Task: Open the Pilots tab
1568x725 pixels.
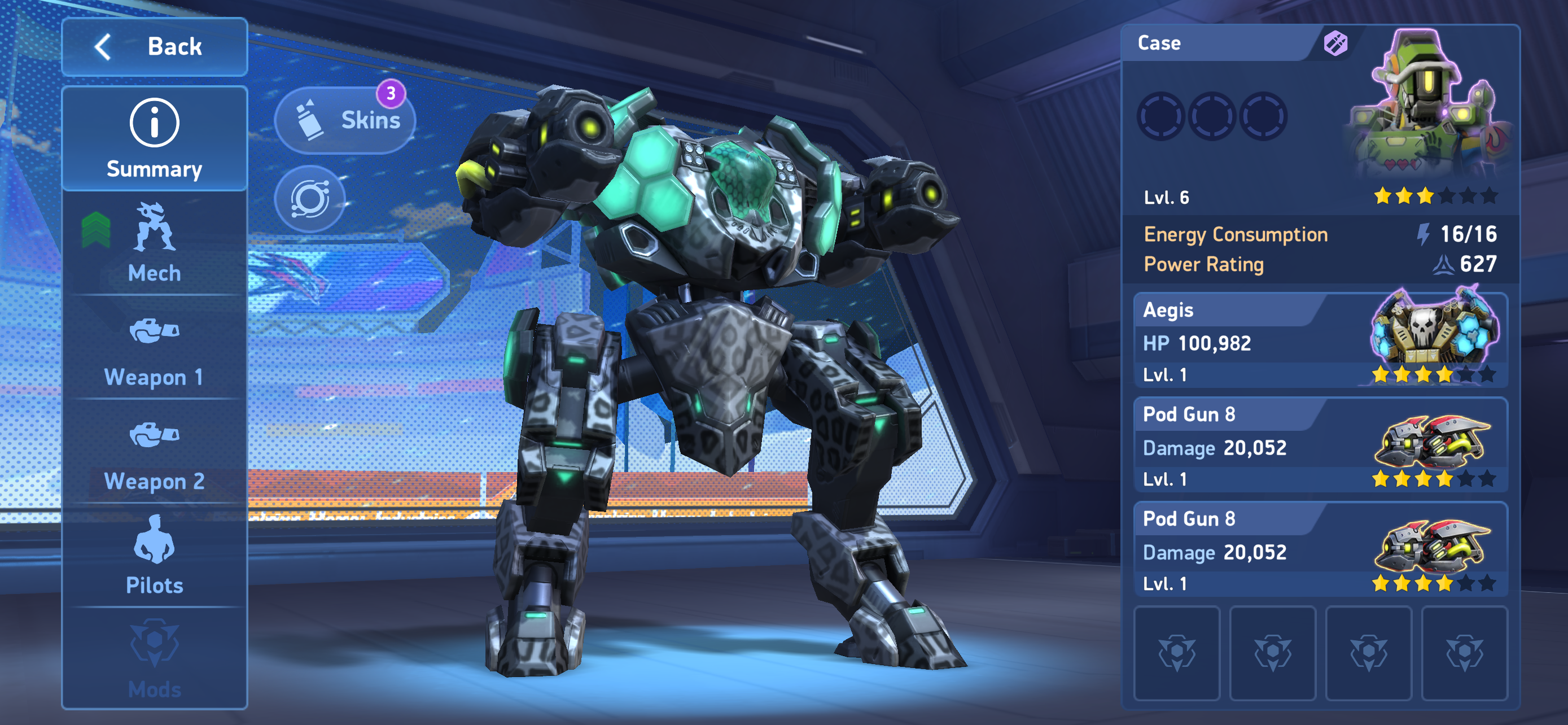Action: (155, 556)
